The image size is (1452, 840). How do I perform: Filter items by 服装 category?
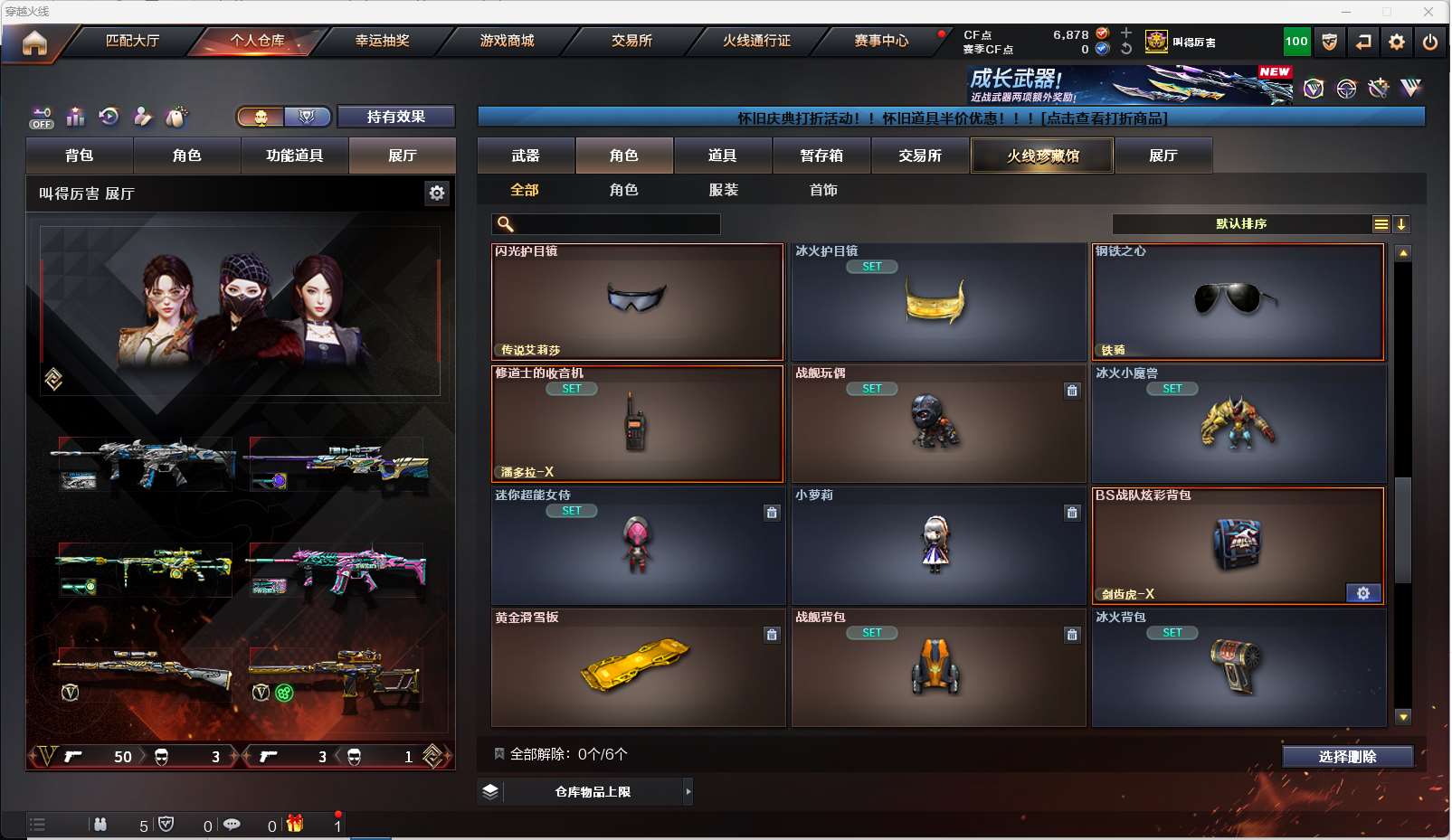coord(724,190)
